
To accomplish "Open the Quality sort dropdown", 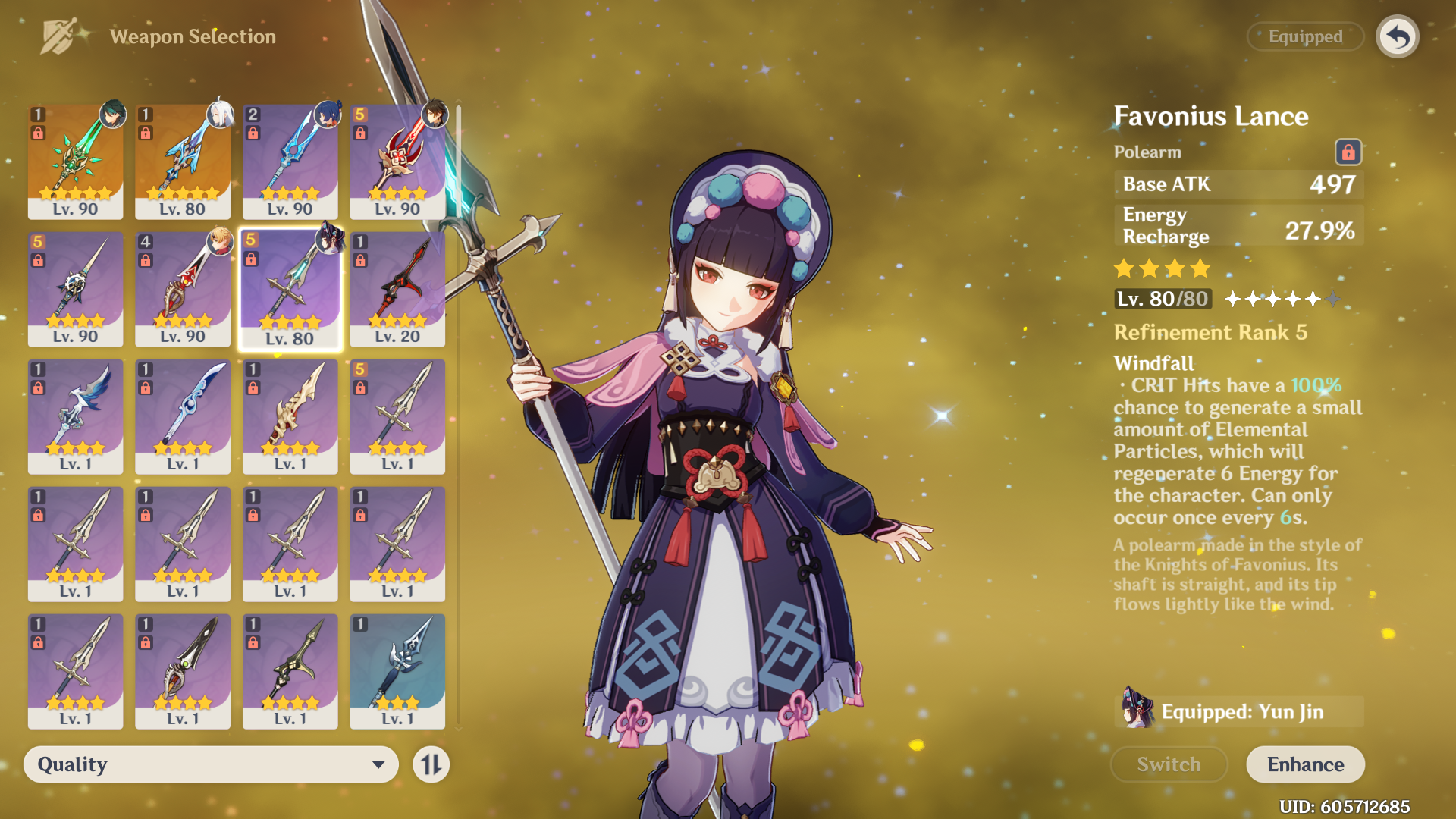I will (x=211, y=764).
